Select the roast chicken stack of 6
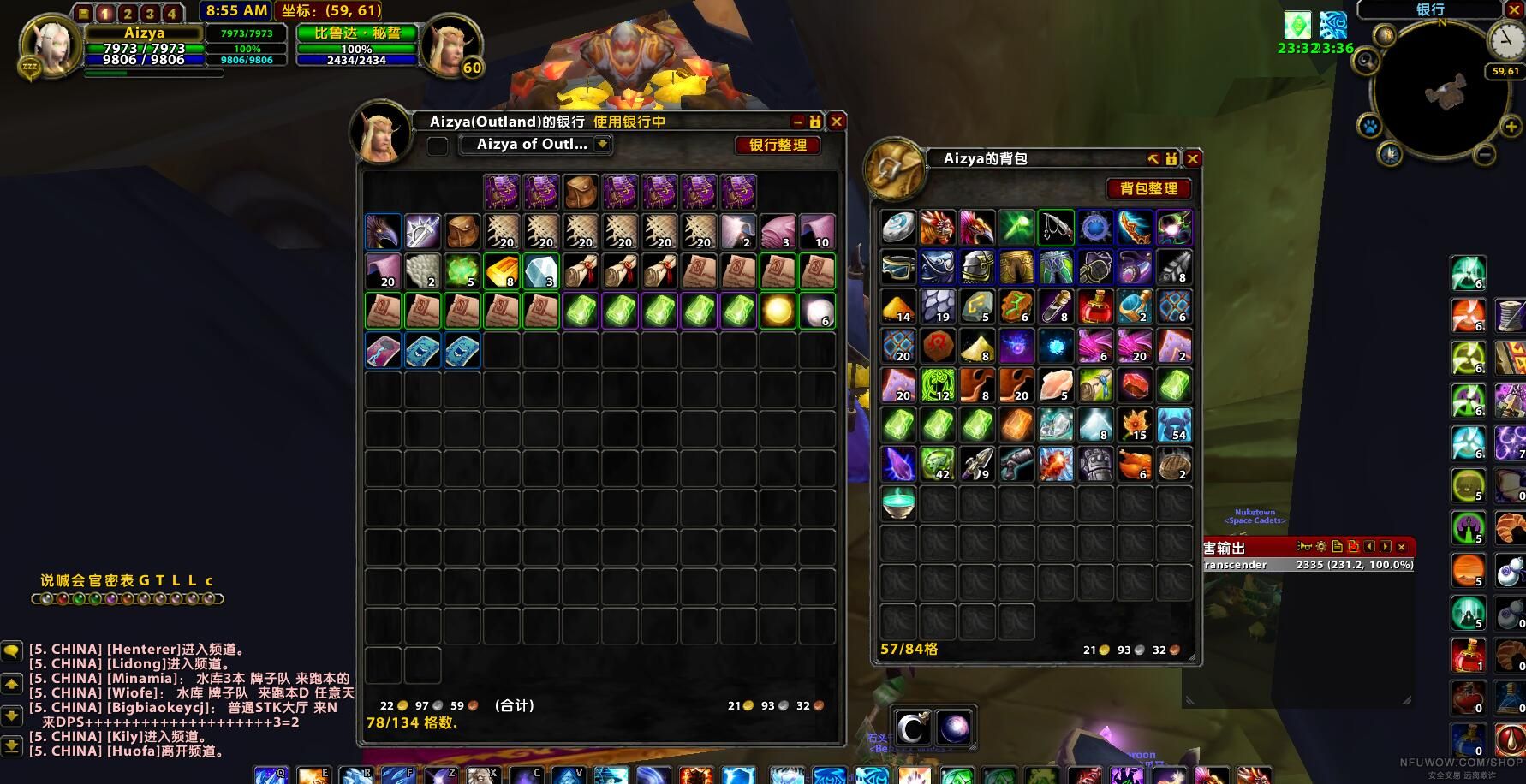 pyautogui.click(x=1135, y=464)
